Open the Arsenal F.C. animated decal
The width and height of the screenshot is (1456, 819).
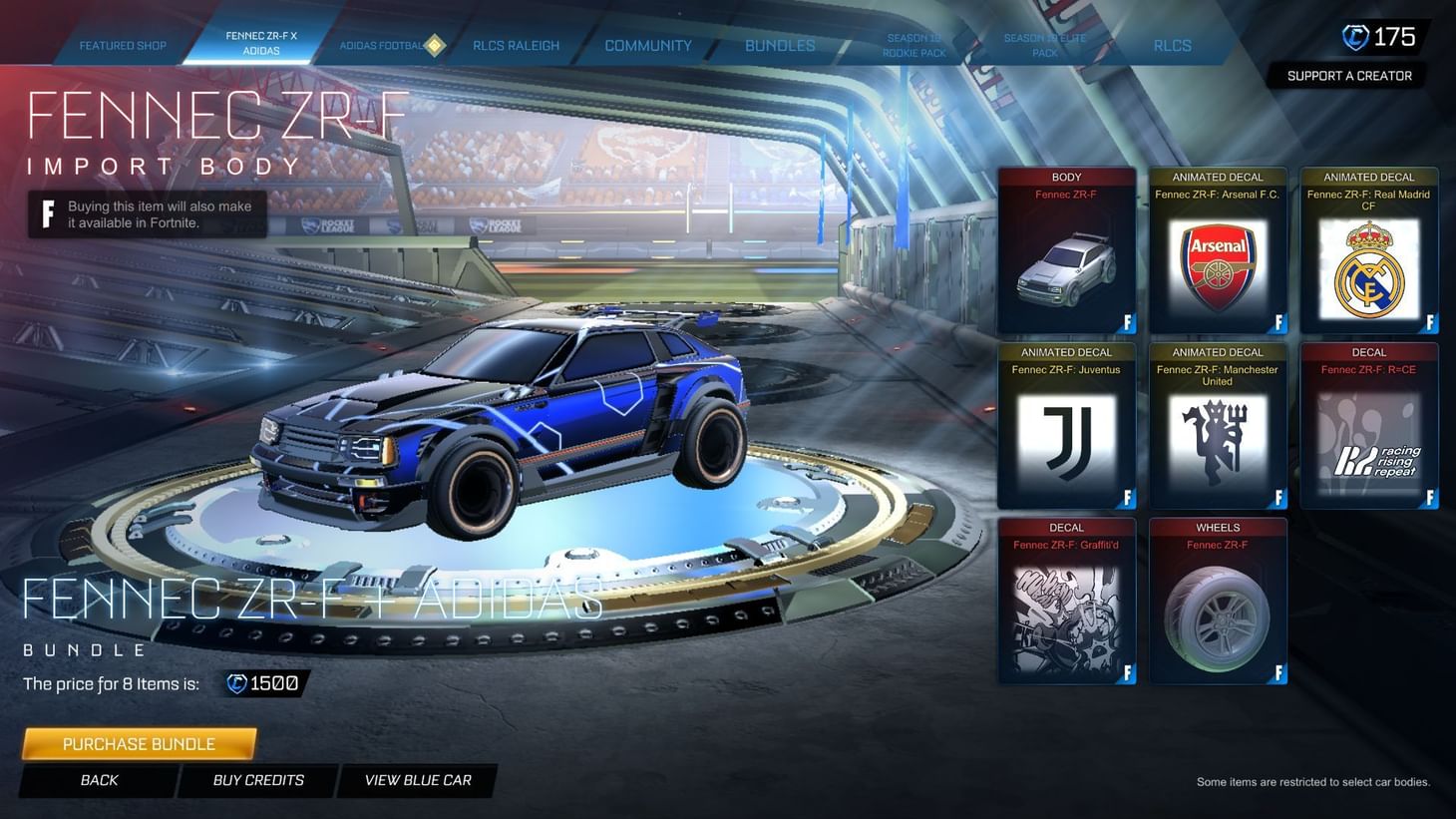pos(1217,251)
